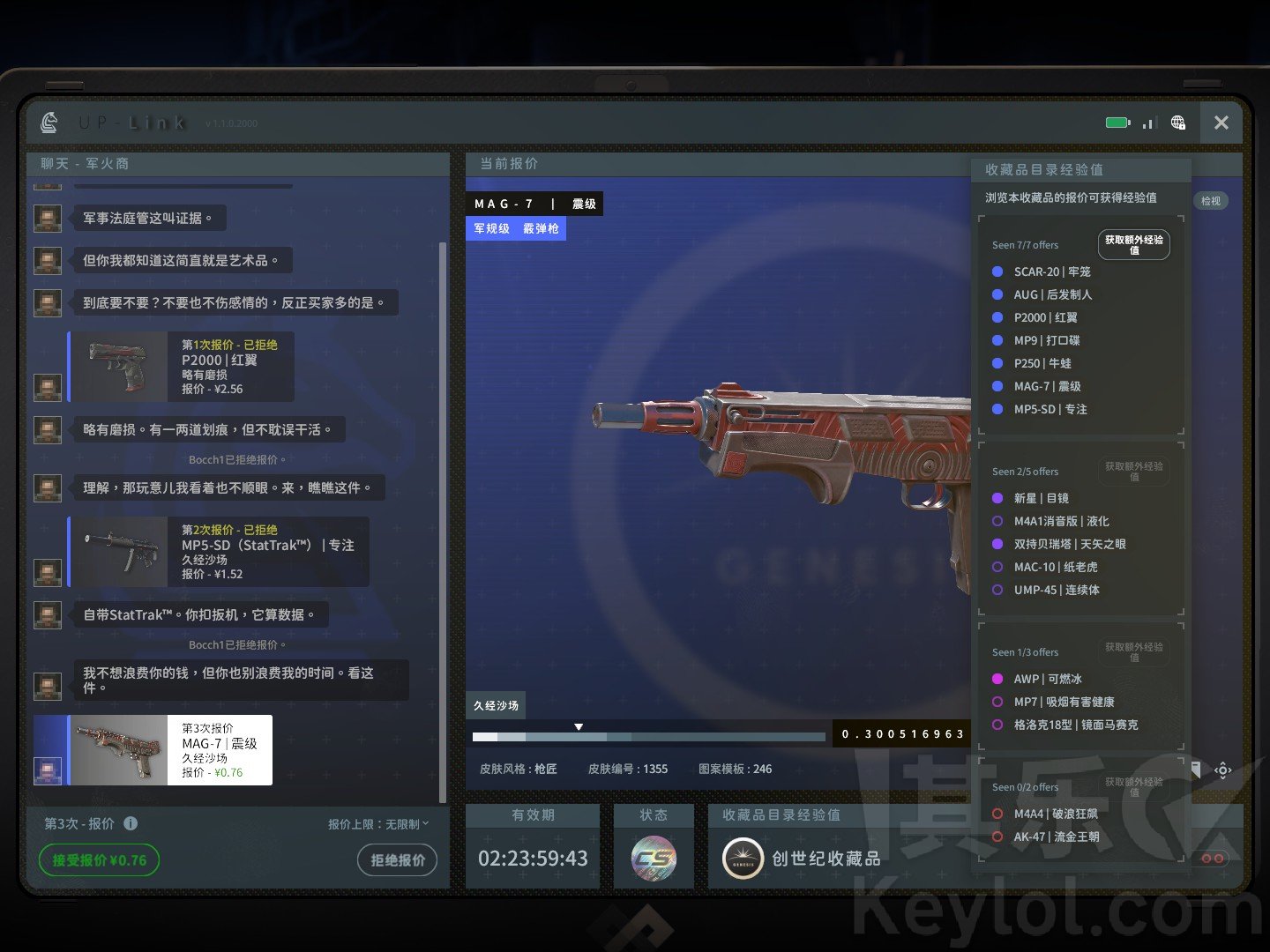Reject the current offer
The height and width of the screenshot is (952, 1270).
click(x=397, y=859)
